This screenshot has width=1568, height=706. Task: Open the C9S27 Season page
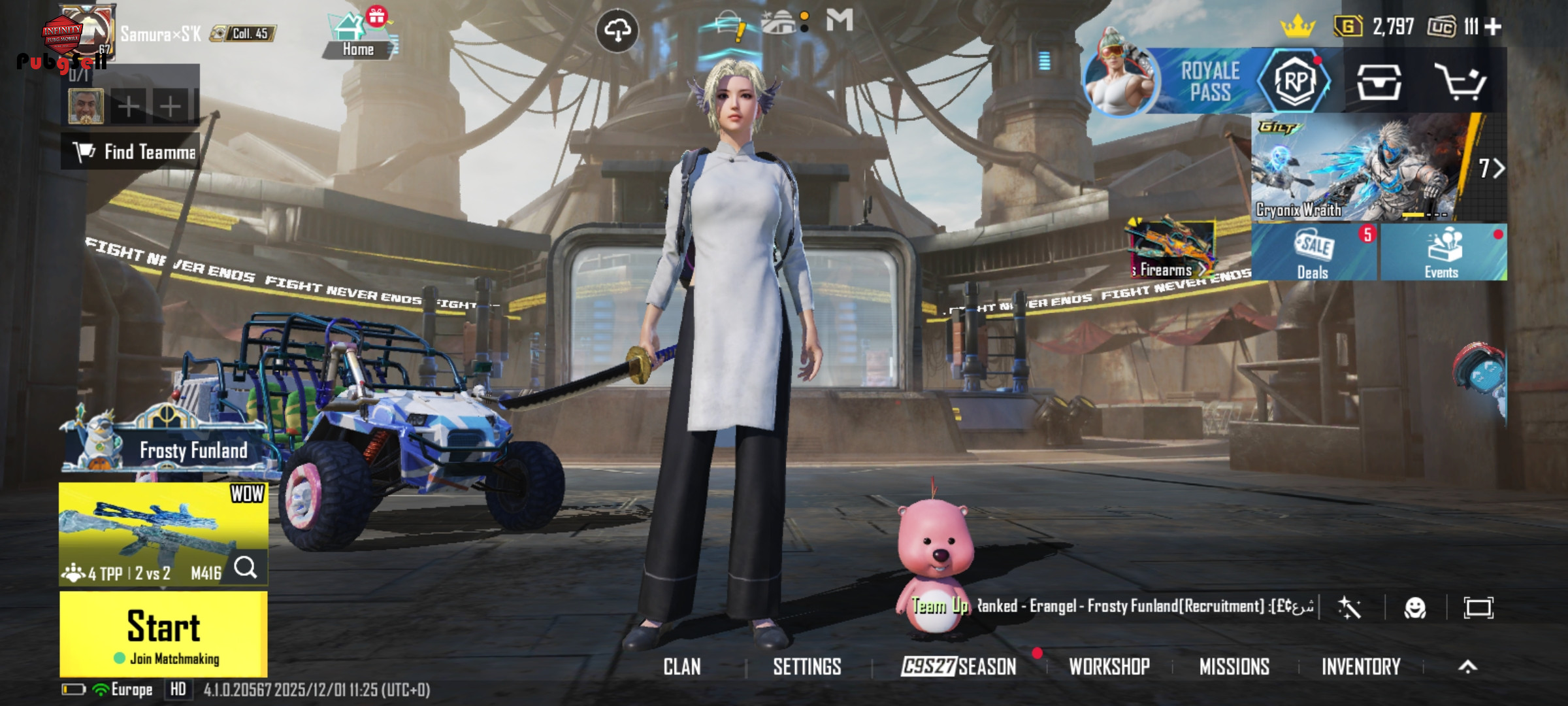point(958,667)
